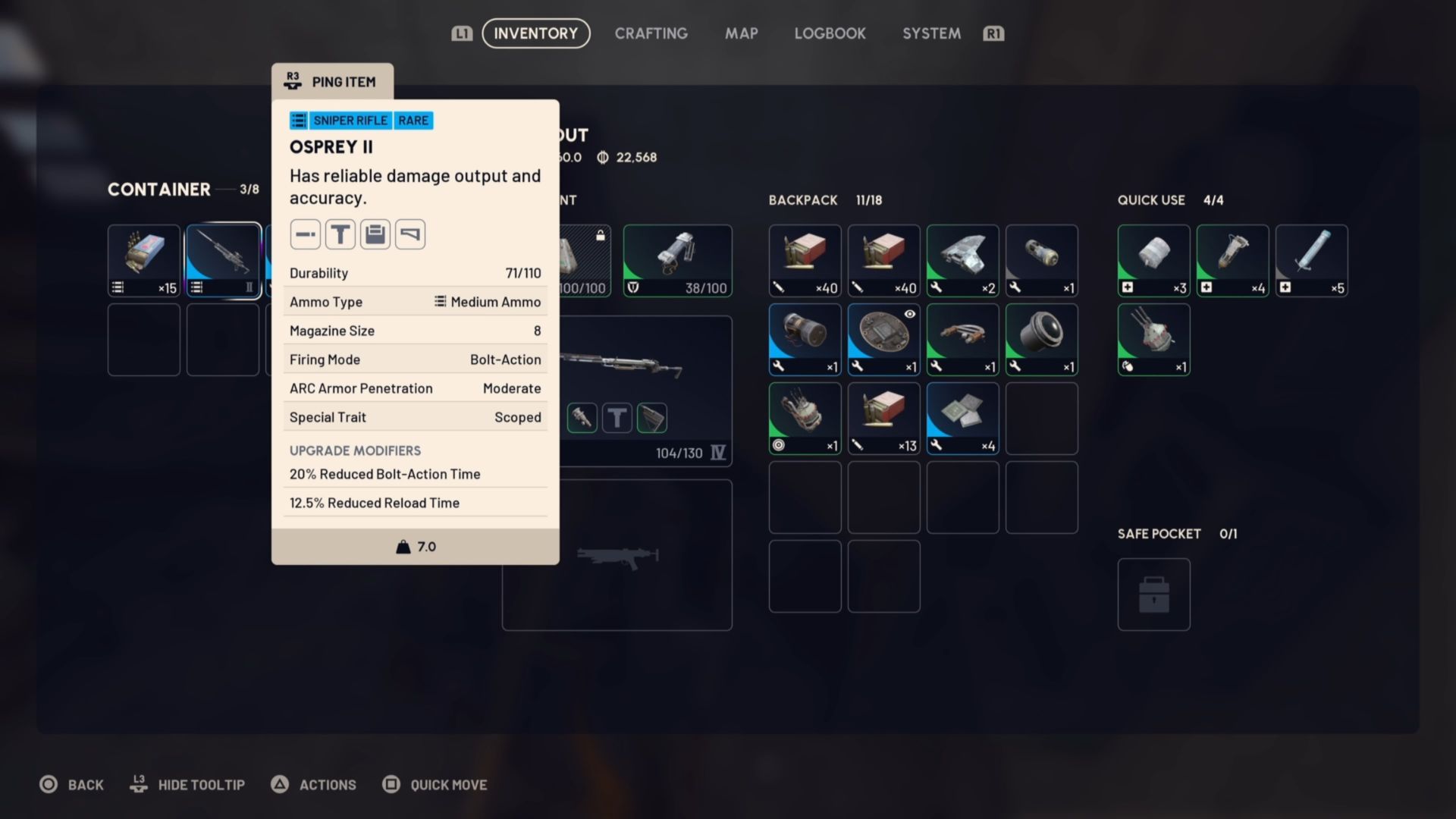
Task: Select the equipped shield showing 38/100
Action: click(677, 260)
